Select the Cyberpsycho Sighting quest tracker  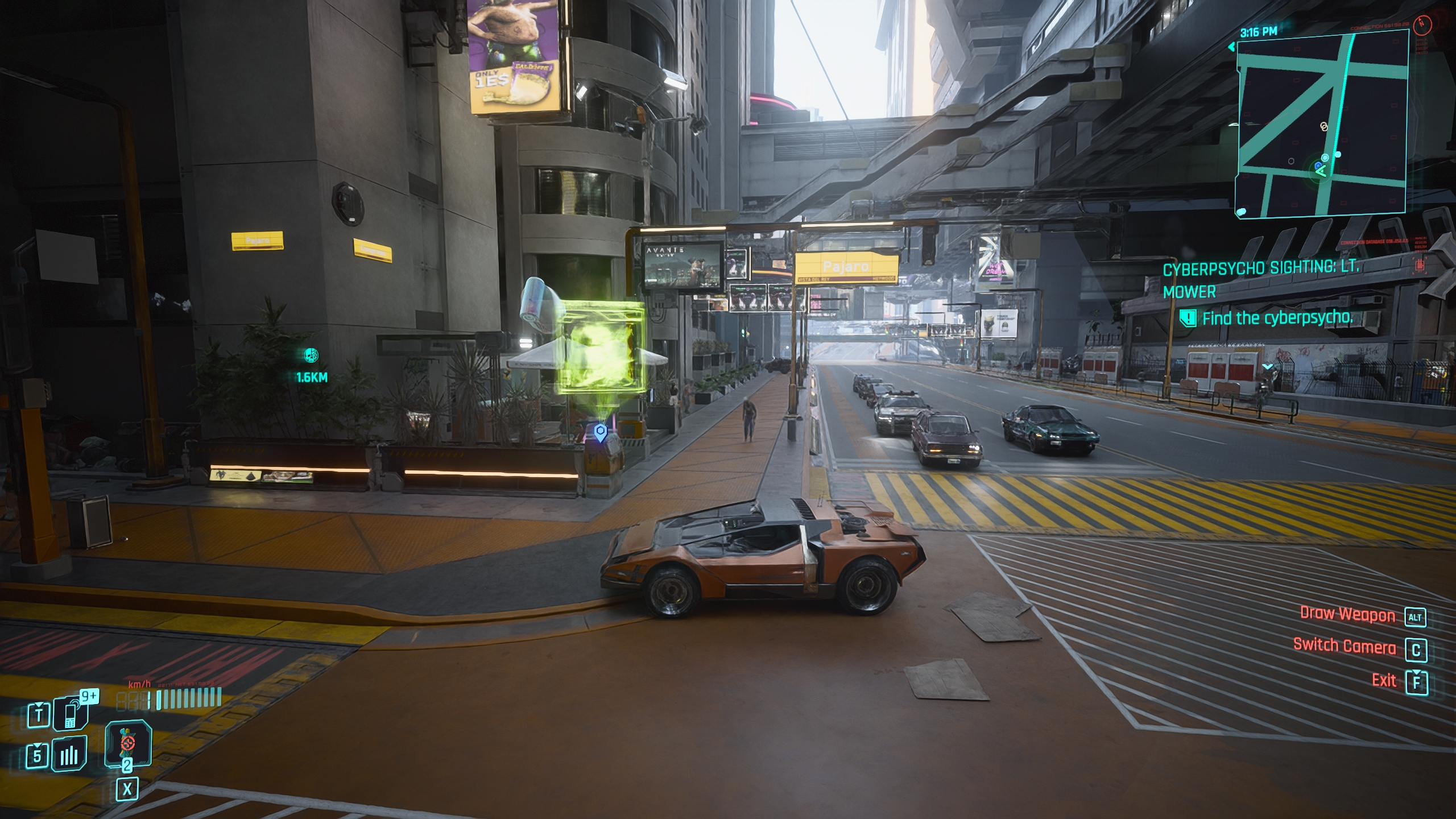point(1260,279)
